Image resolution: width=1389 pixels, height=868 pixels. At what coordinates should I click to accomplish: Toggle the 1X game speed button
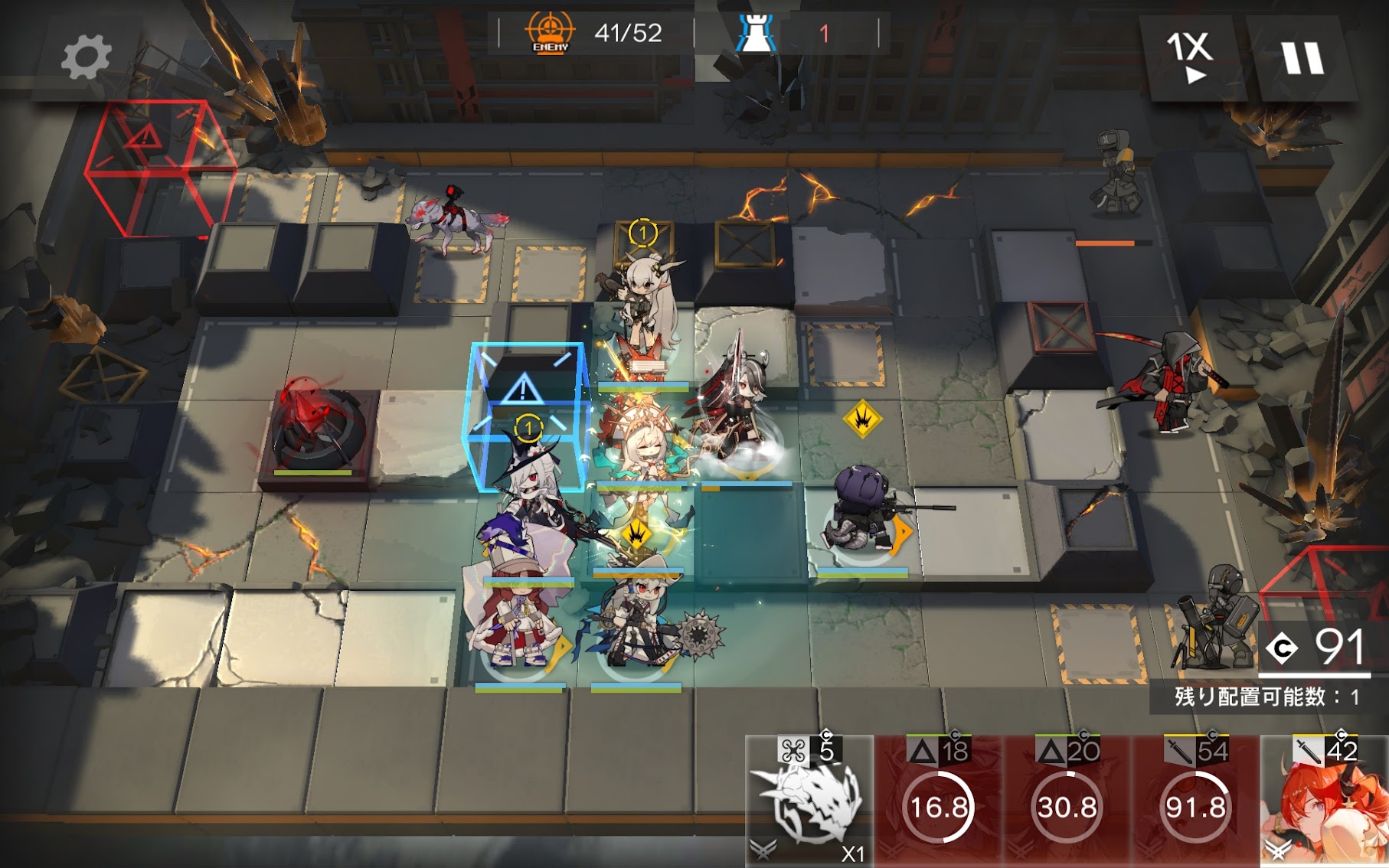coord(1189,57)
